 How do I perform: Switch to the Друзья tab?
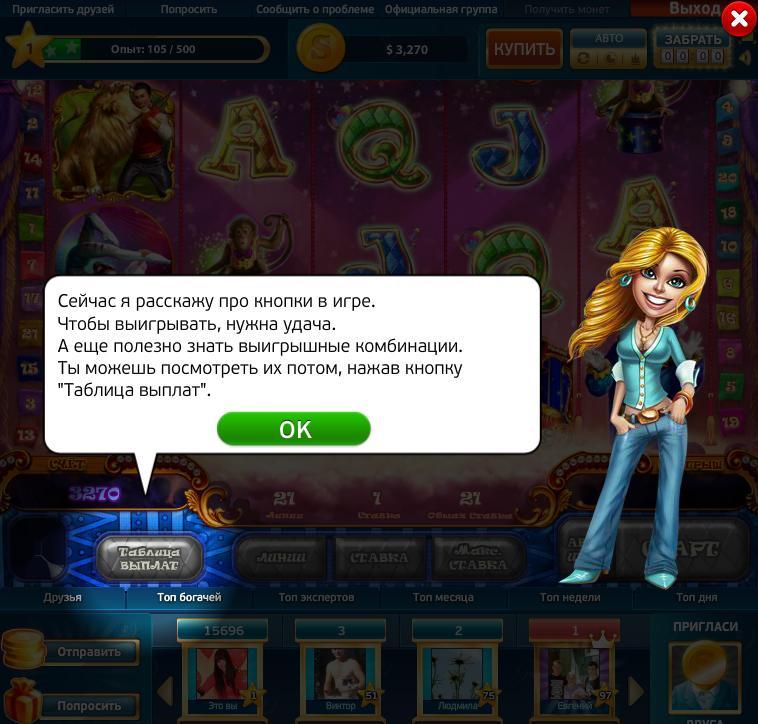point(62,597)
